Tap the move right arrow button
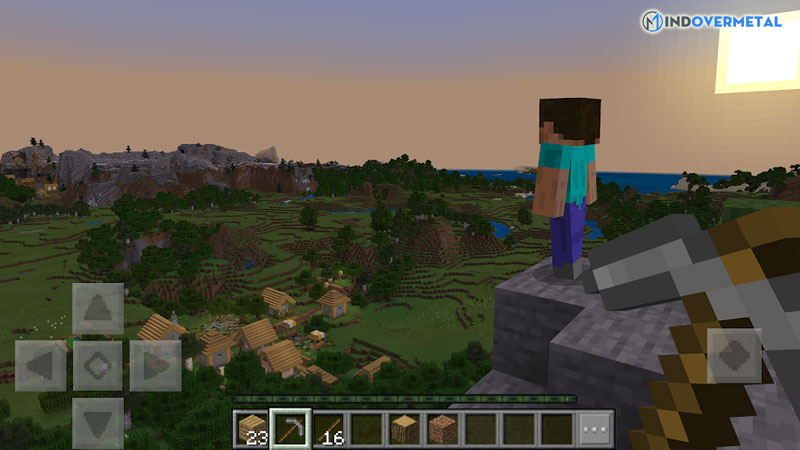Viewport: 800px width, 450px height. point(155,366)
